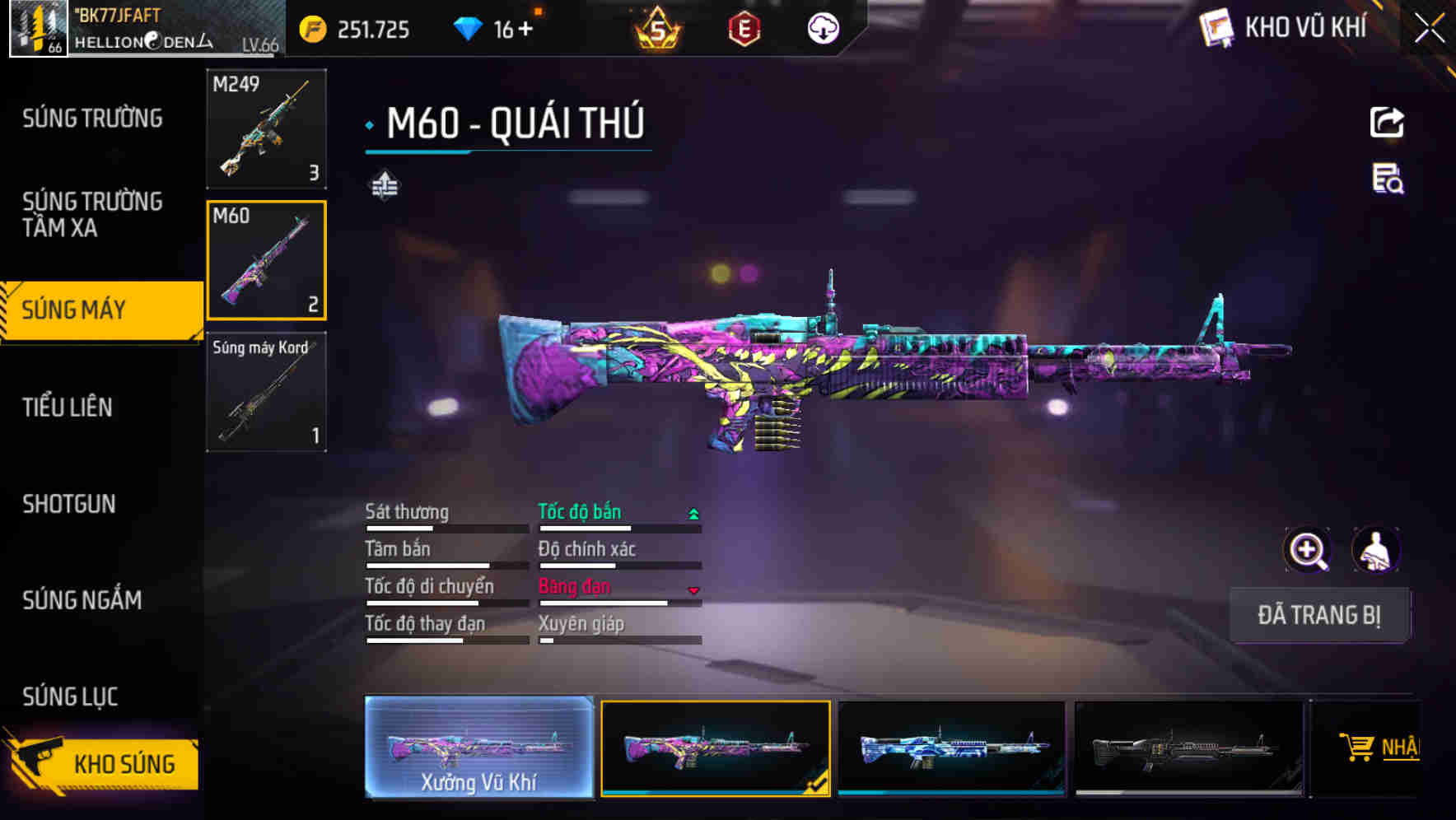Image resolution: width=1456 pixels, height=820 pixels.
Task: Preview weapon on character icon
Action: [x=1375, y=550]
